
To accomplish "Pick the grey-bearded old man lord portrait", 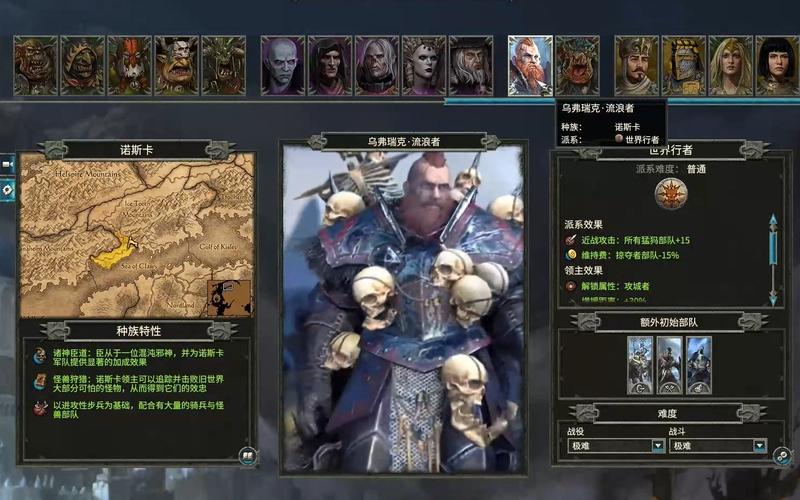I will point(470,66).
